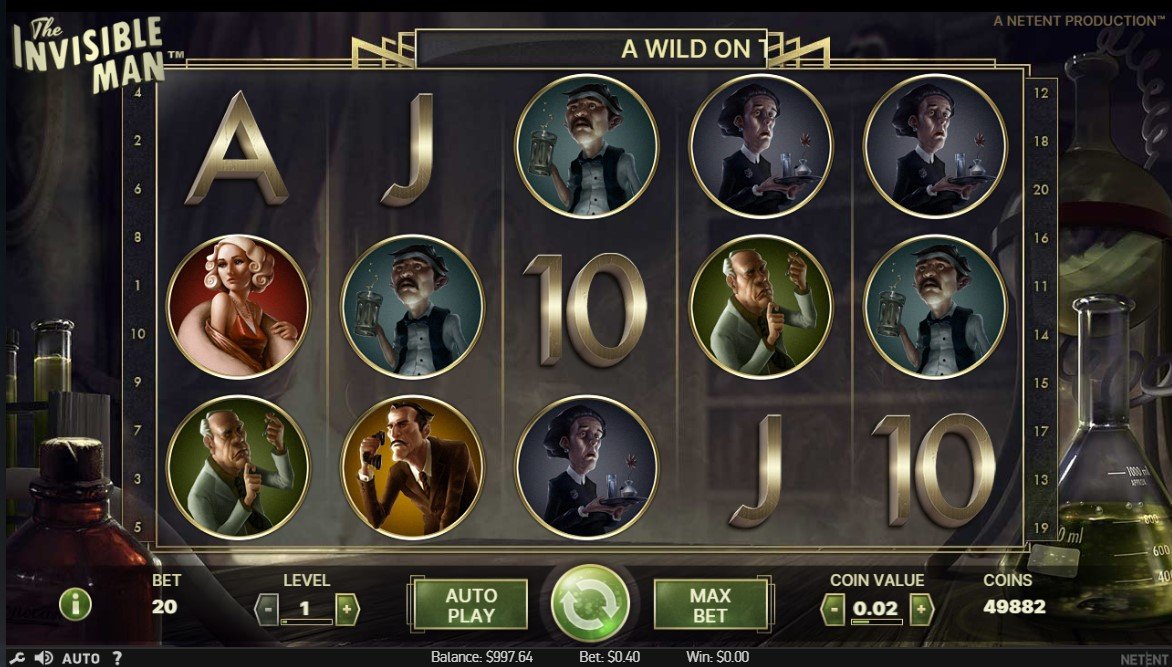Lower the coin value
Viewport: 1172px width, 667px height.
(x=833, y=608)
